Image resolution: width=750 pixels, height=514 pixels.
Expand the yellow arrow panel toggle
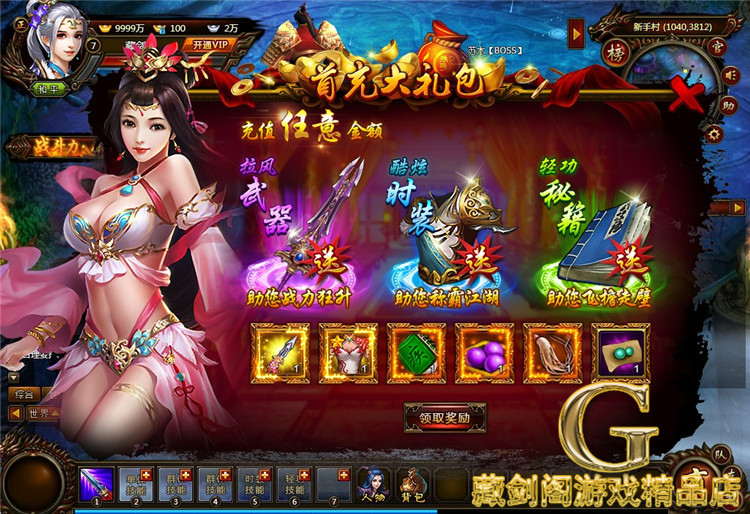click(x=576, y=35)
